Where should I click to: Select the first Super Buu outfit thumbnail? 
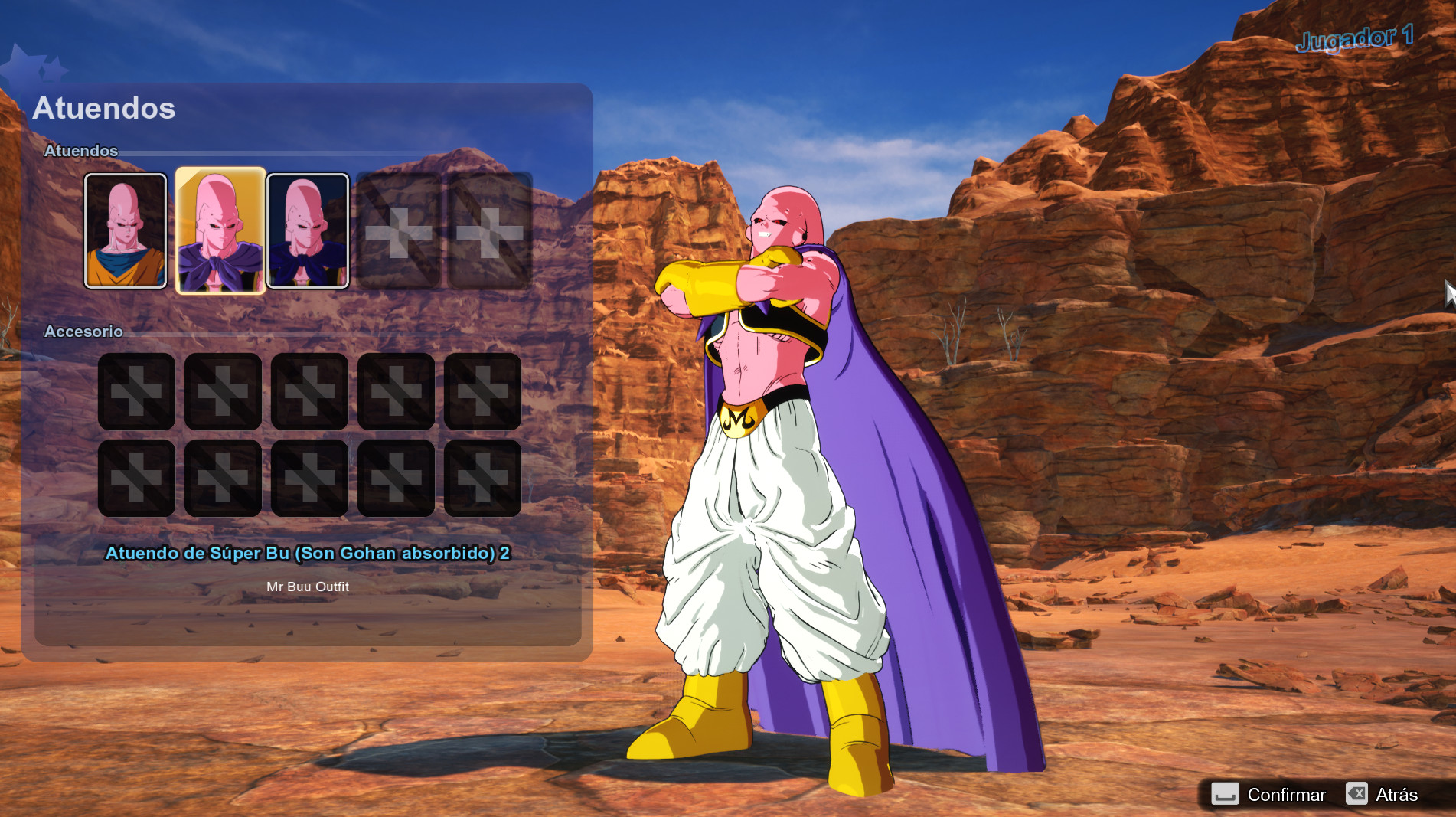(x=126, y=230)
